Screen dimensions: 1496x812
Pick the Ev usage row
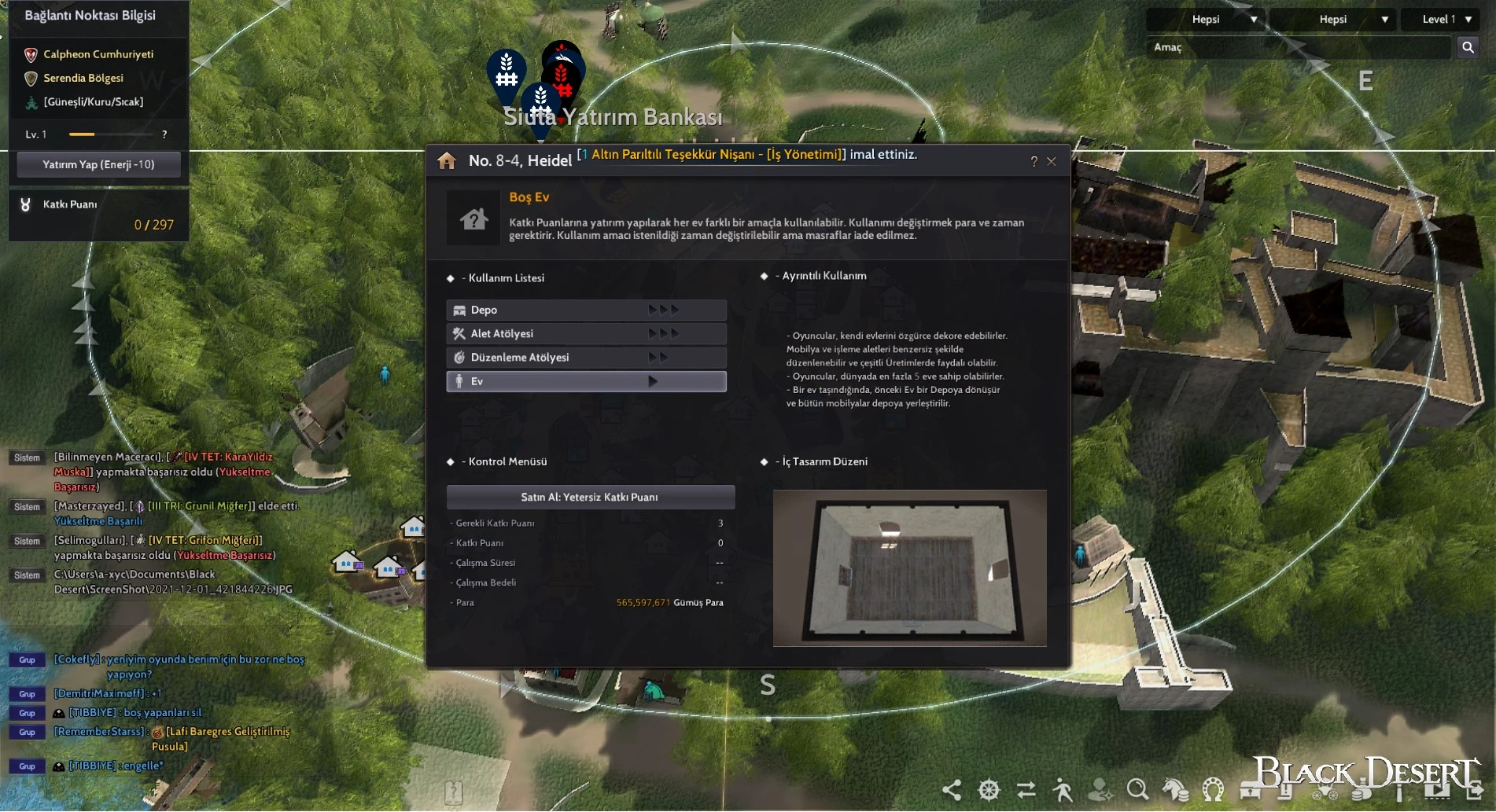coord(586,381)
